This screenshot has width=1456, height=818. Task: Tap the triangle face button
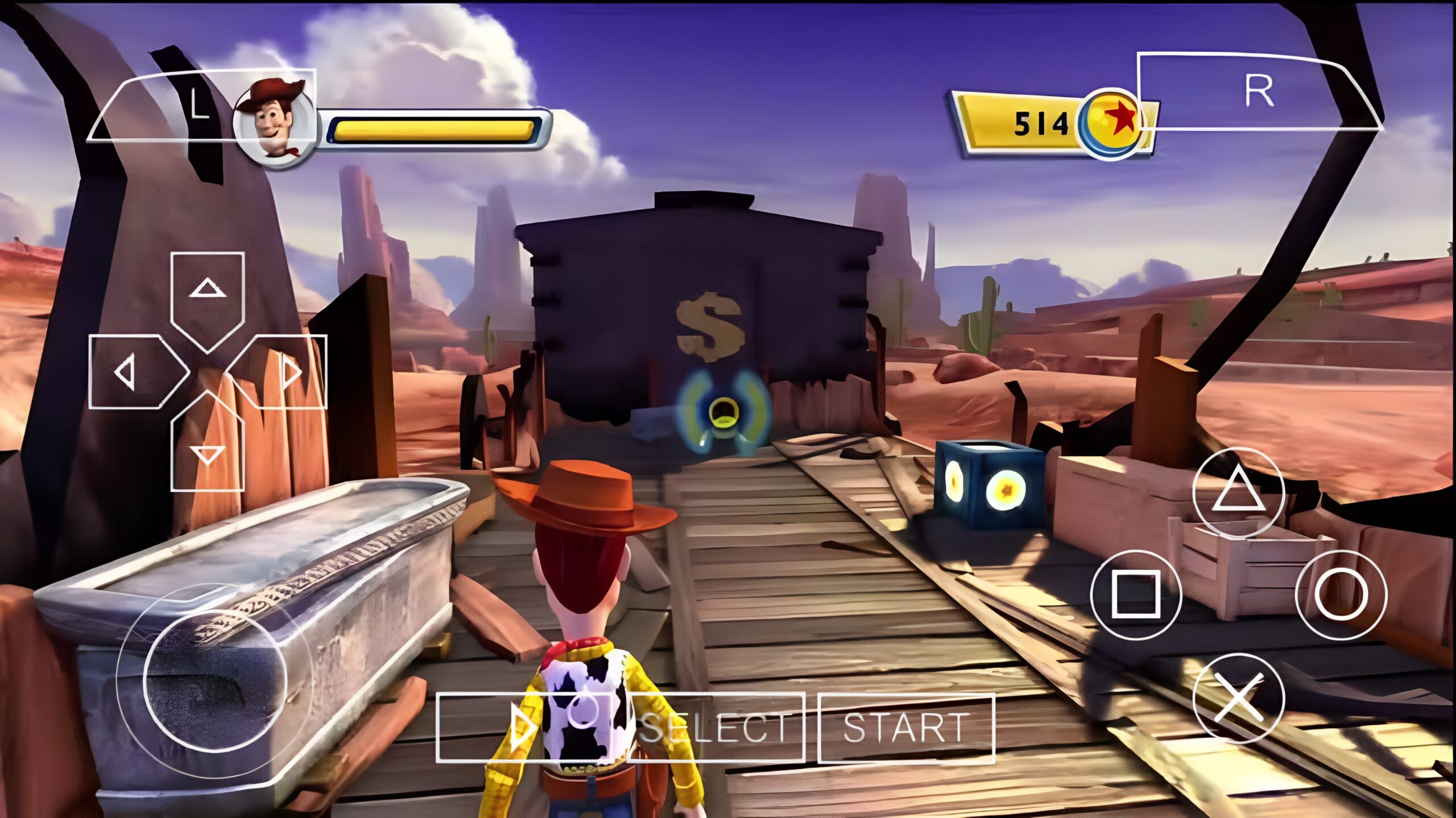pyautogui.click(x=1238, y=493)
